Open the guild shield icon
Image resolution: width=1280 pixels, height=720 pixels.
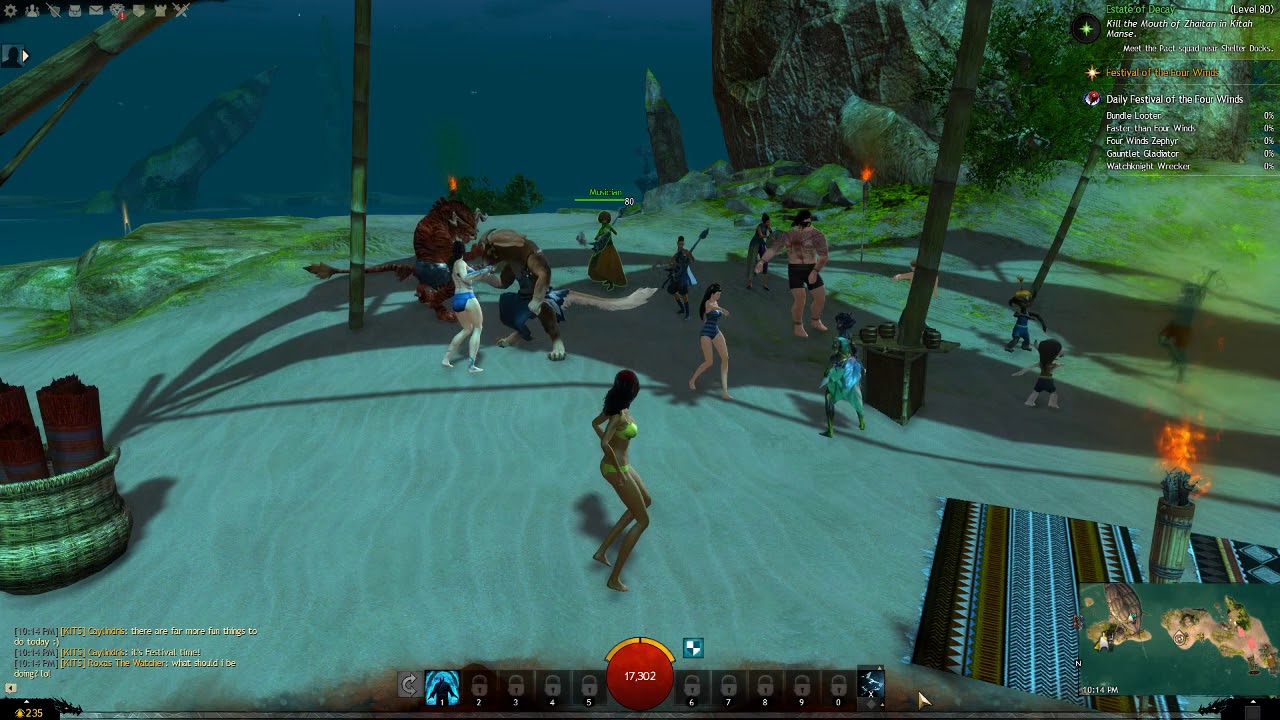(x=139, y=10)
